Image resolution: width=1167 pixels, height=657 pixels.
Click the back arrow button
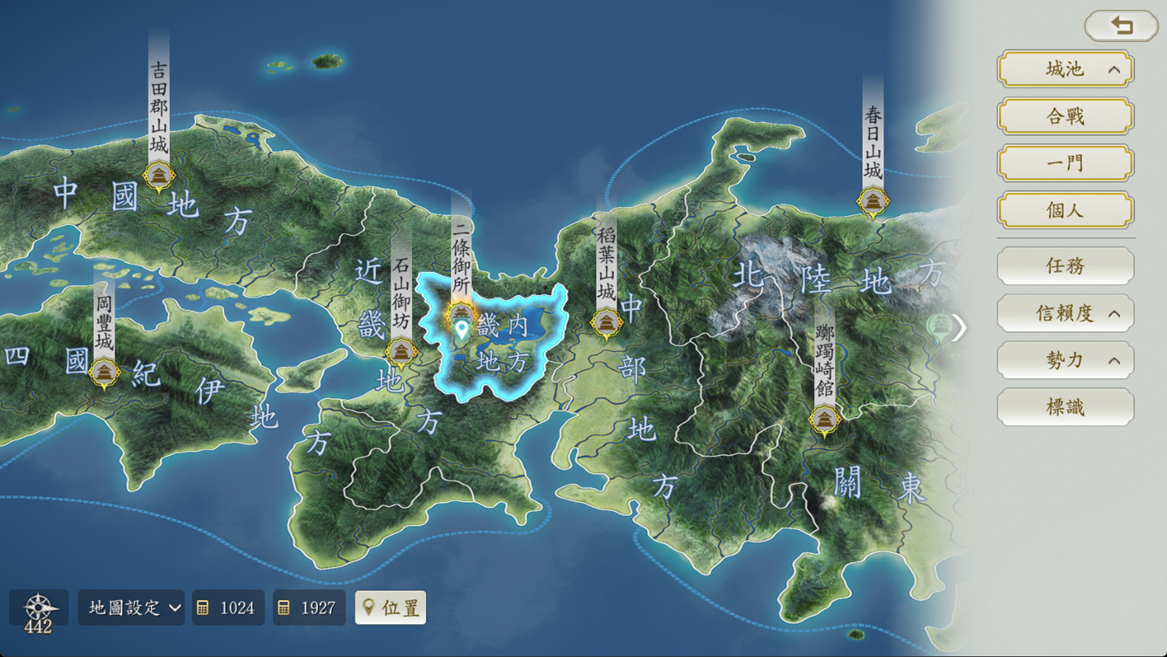(x=1121, y=26)
